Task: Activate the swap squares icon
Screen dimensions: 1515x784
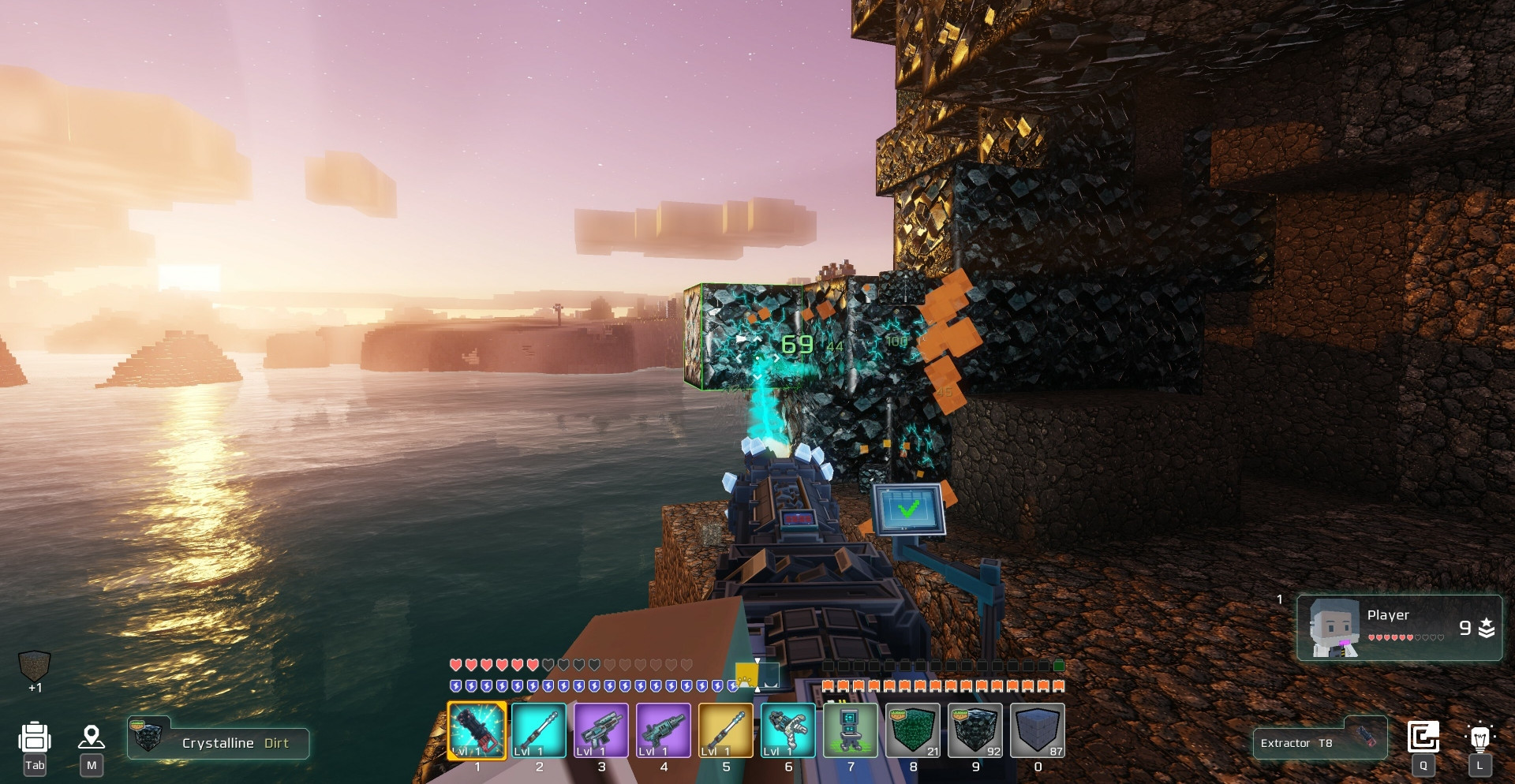Action: coord(1423,737)
